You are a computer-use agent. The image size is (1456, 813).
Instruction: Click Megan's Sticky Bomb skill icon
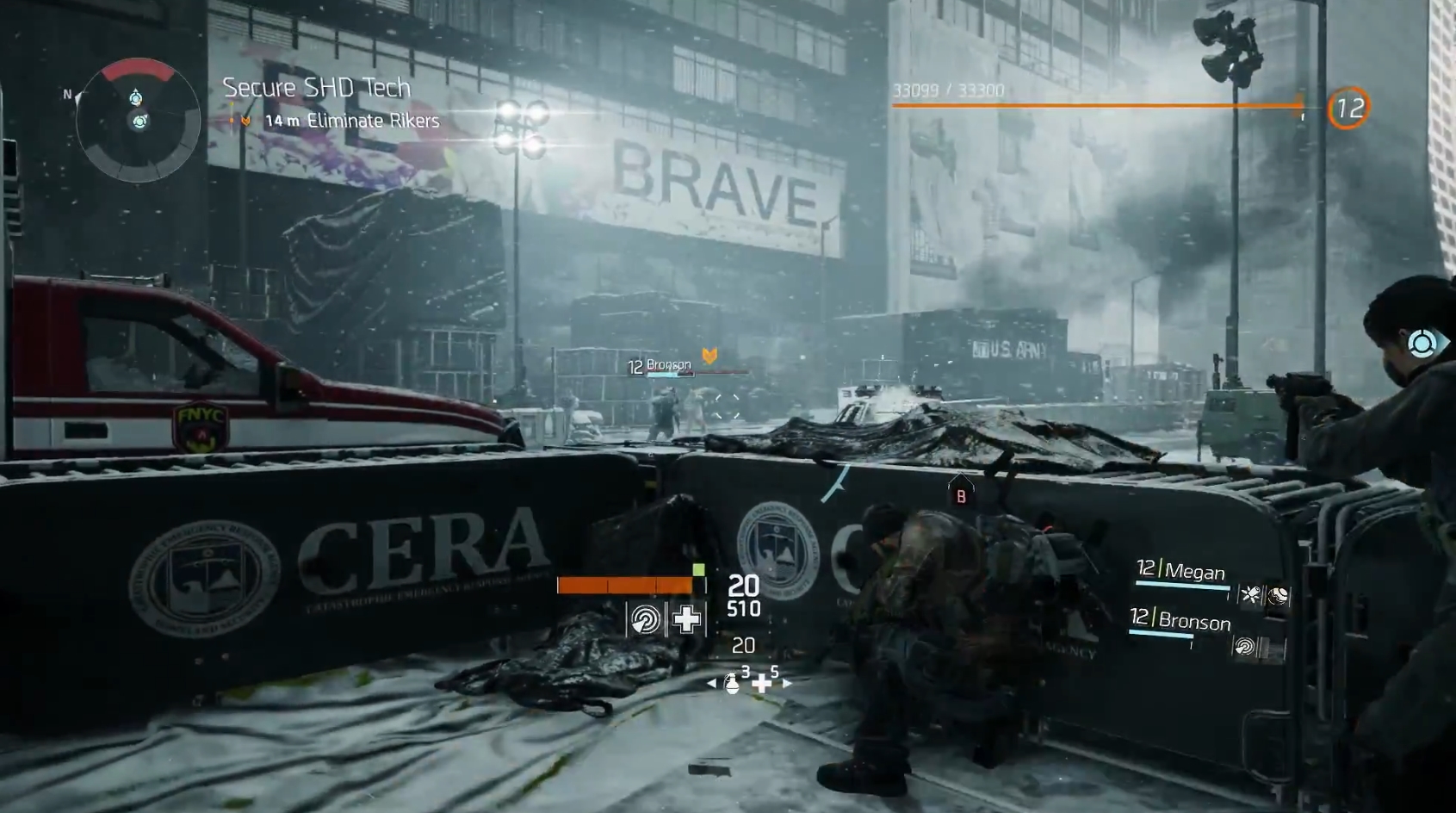pyautogui.click(x=1250, y=593)
